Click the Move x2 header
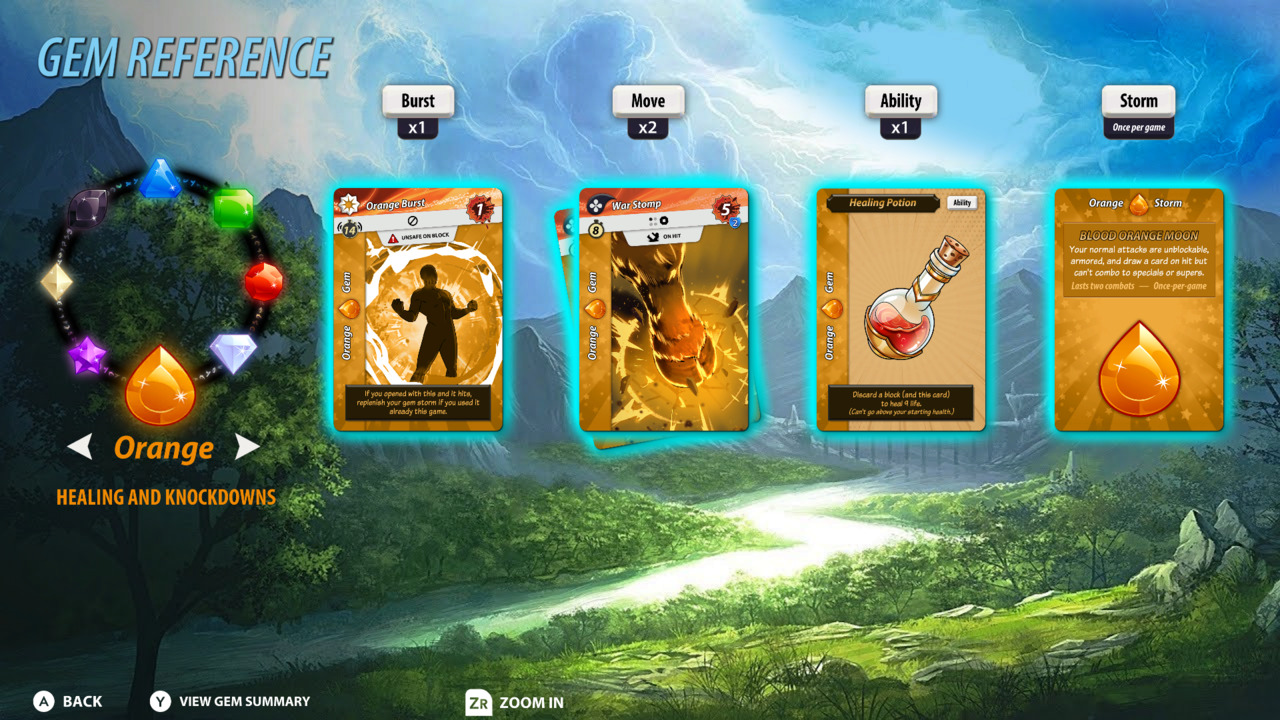1280x720 pixels. coord(649,109)
